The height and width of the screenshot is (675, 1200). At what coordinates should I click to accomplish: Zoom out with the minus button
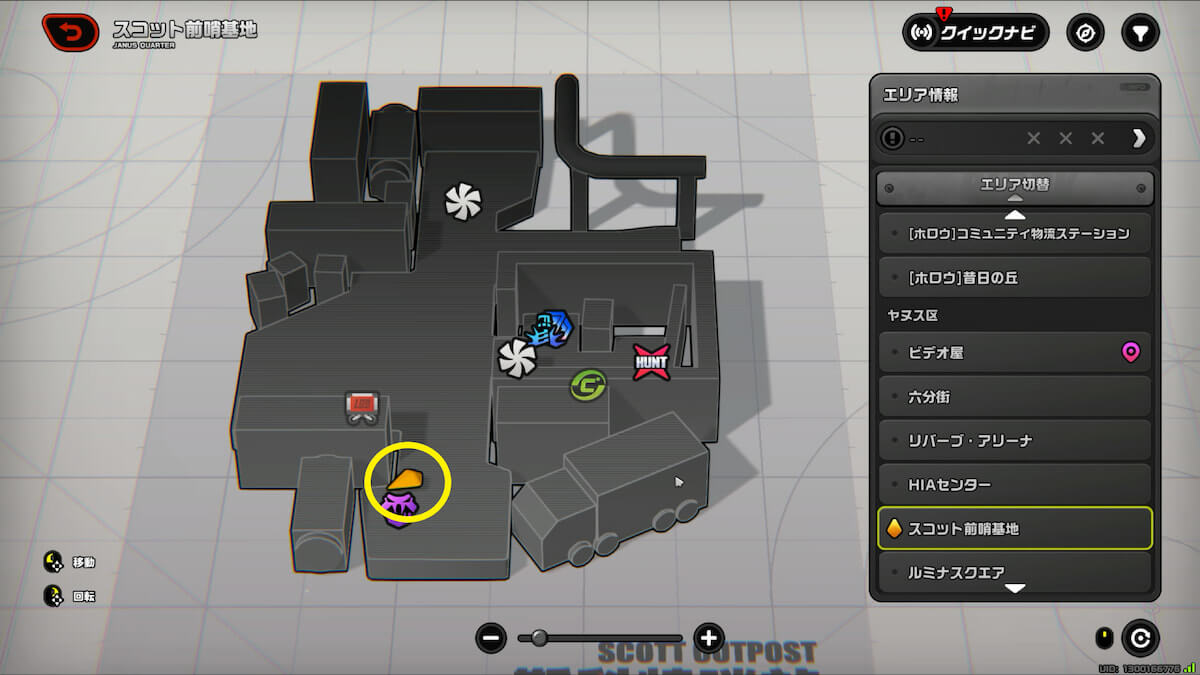tap(491, 637)
